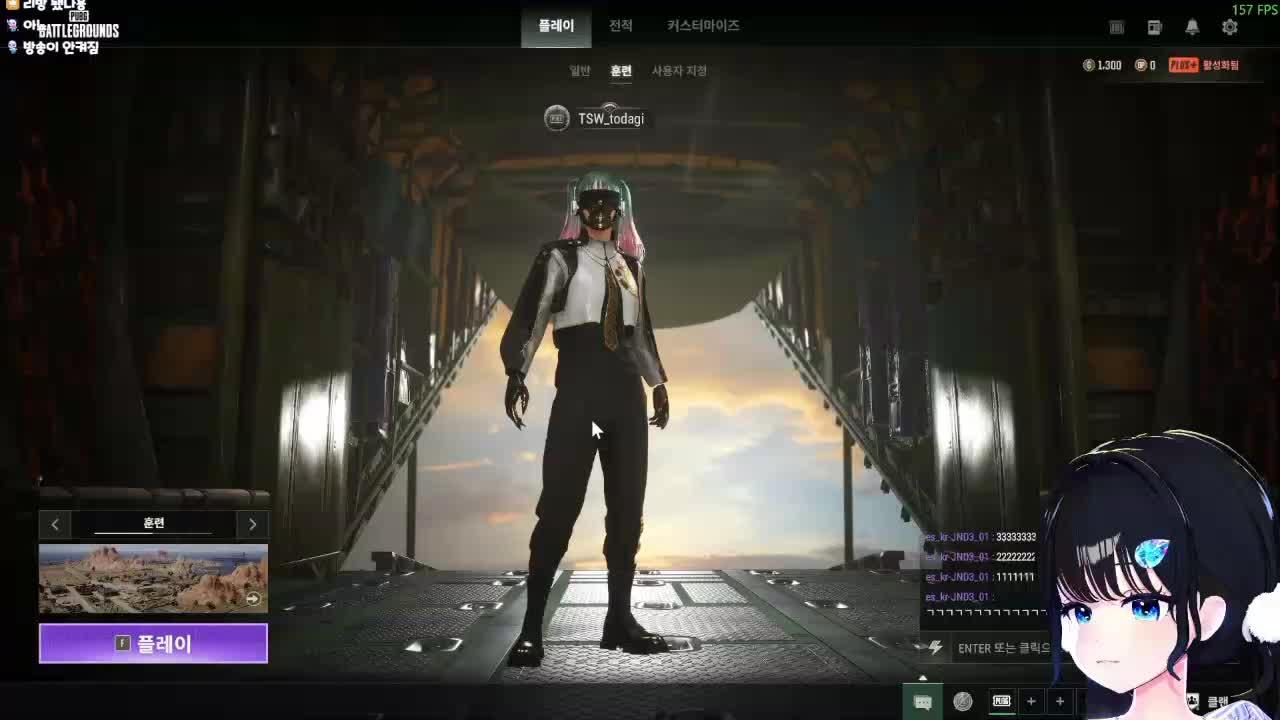1280x720 pixels.
Task: Open the inventory icon next to the bell
Action: 1155,27
